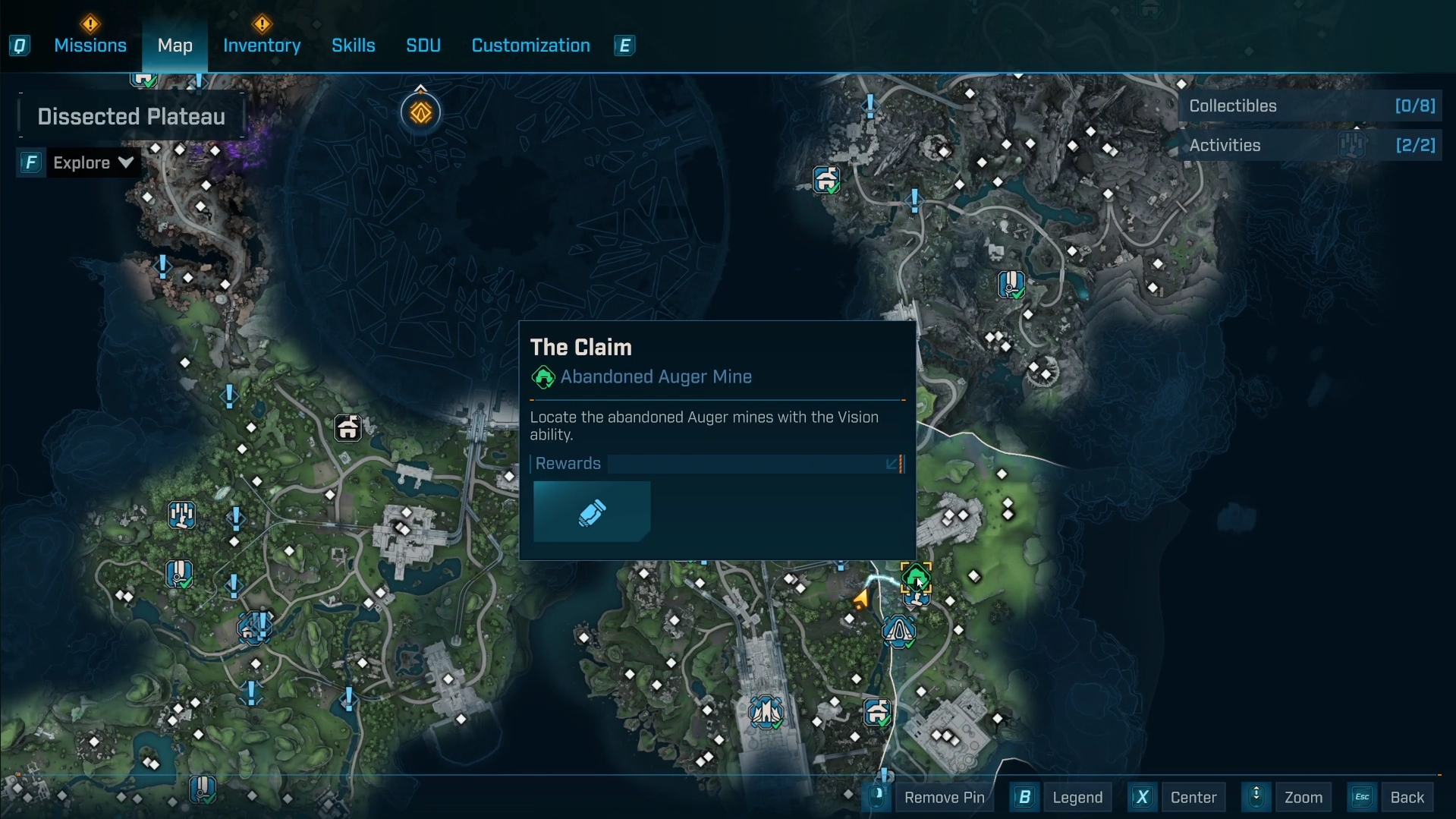Image resolution: width=1456 pixels, height=819 pixels.
Task: Select the Map tab
Action: tap(175, 46)
